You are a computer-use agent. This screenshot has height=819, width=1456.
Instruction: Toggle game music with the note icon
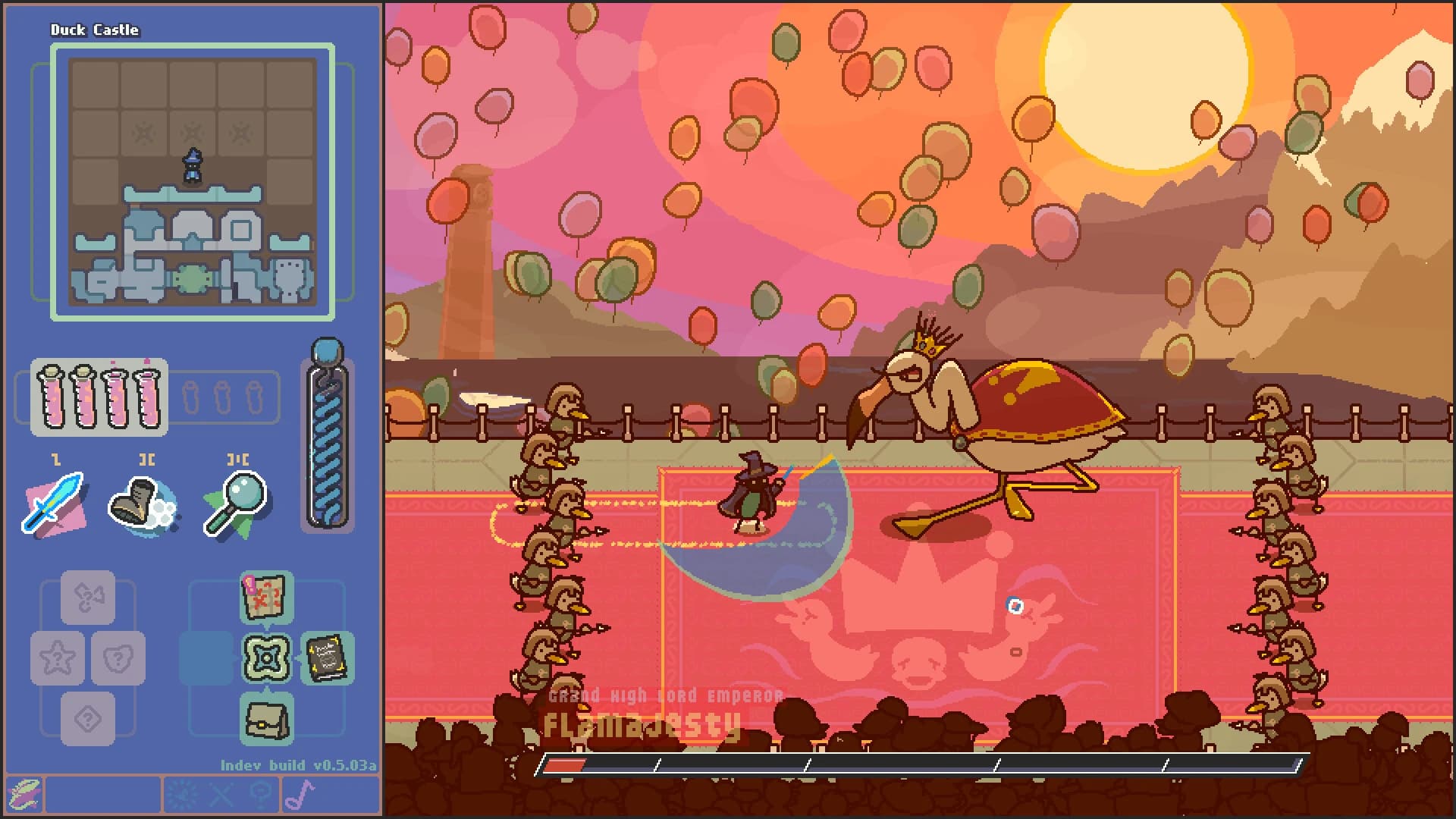[x=302, y=795]
